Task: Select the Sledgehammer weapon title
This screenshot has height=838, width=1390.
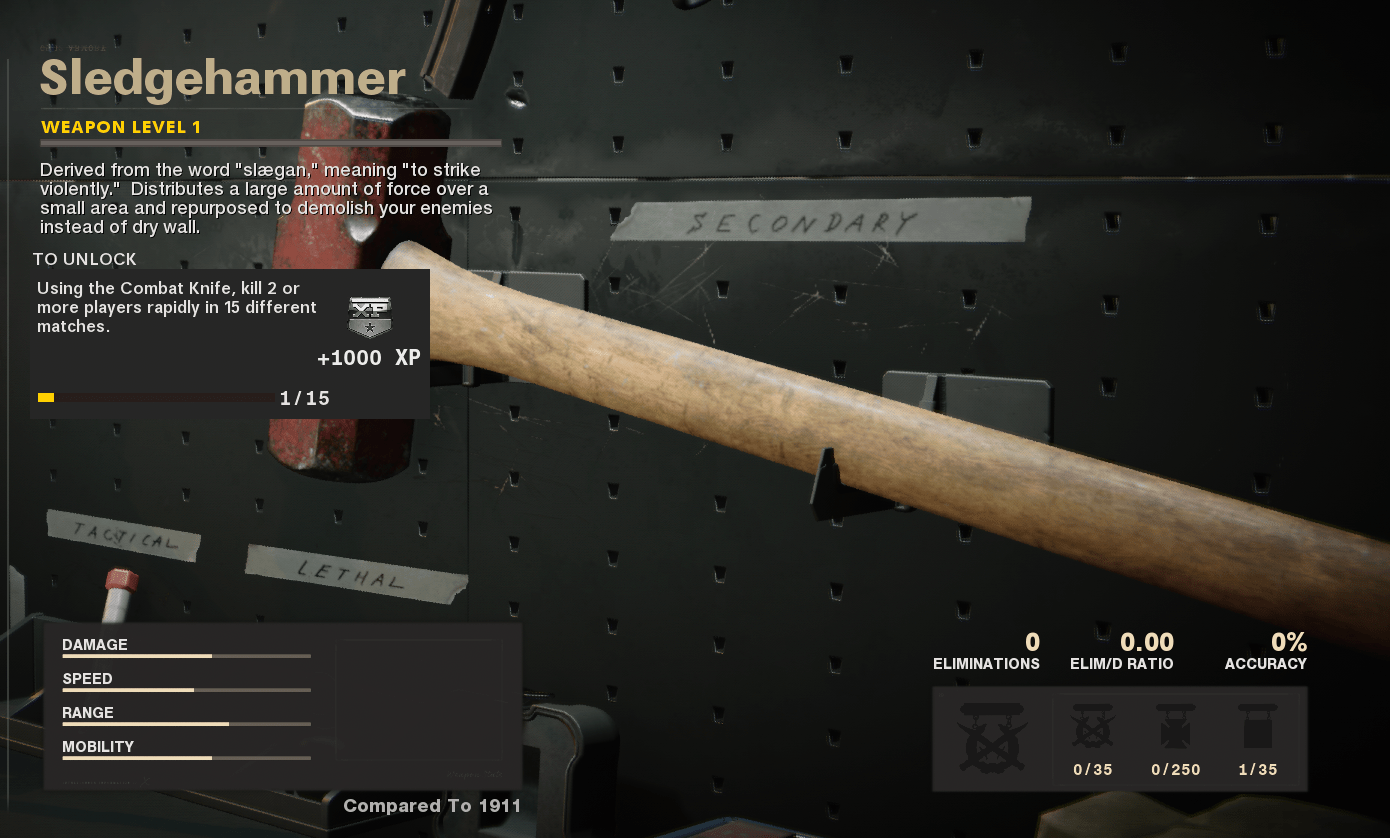Action: pos(222,79)
